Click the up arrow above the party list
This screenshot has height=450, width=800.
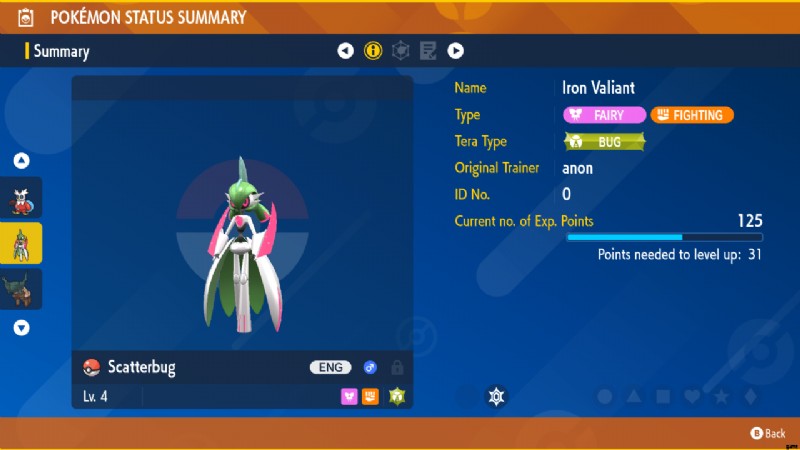(x=22, y=161)
